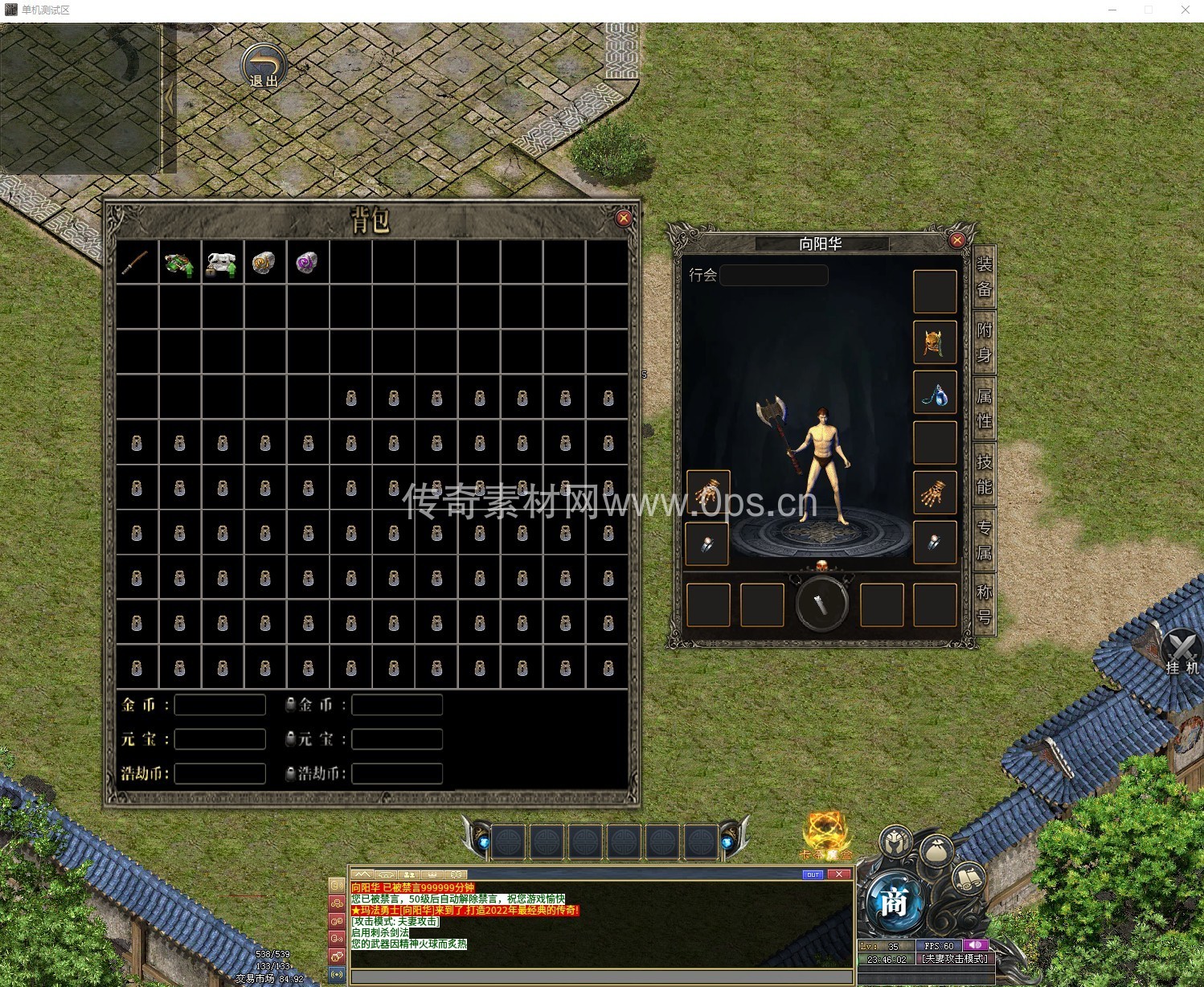Viewport: 1204px width, 987px height.
Task: Select the orange spiral stone in backpack
Action: tap(264, 263)
